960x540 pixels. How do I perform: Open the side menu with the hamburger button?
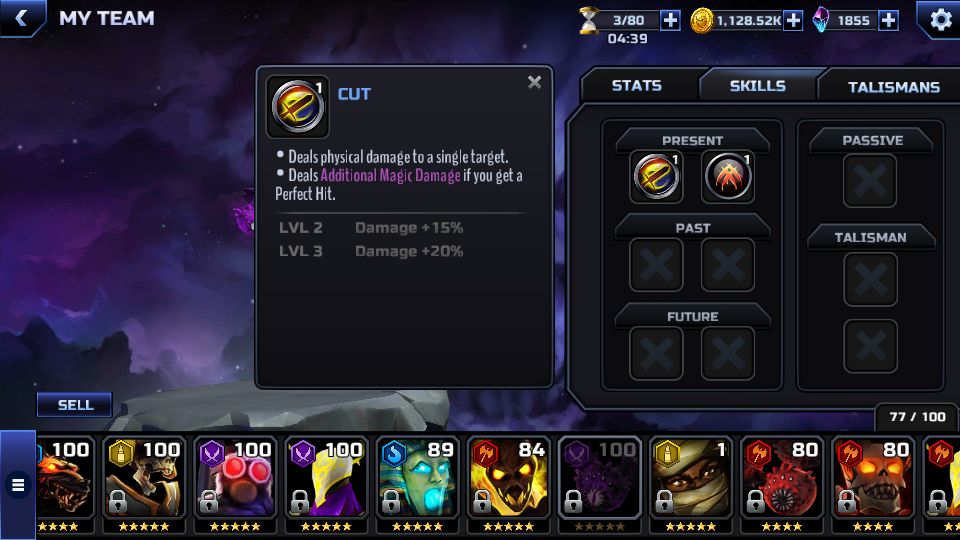coord(17,486)
